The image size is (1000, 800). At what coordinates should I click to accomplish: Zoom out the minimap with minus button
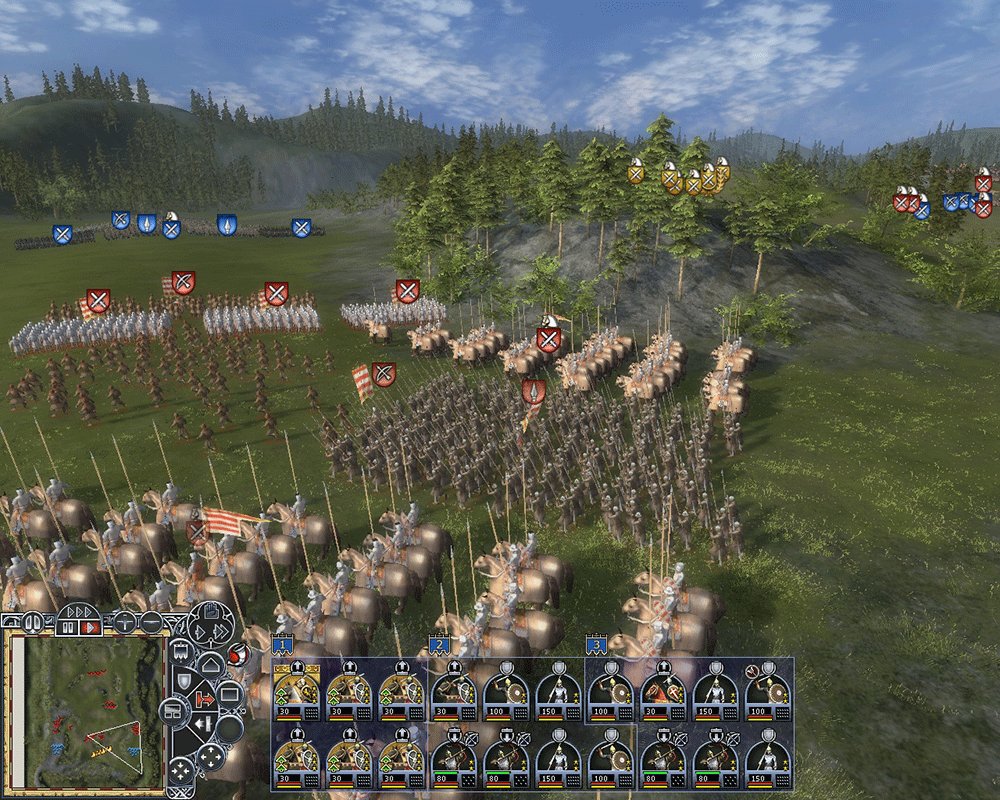[149, 622]
